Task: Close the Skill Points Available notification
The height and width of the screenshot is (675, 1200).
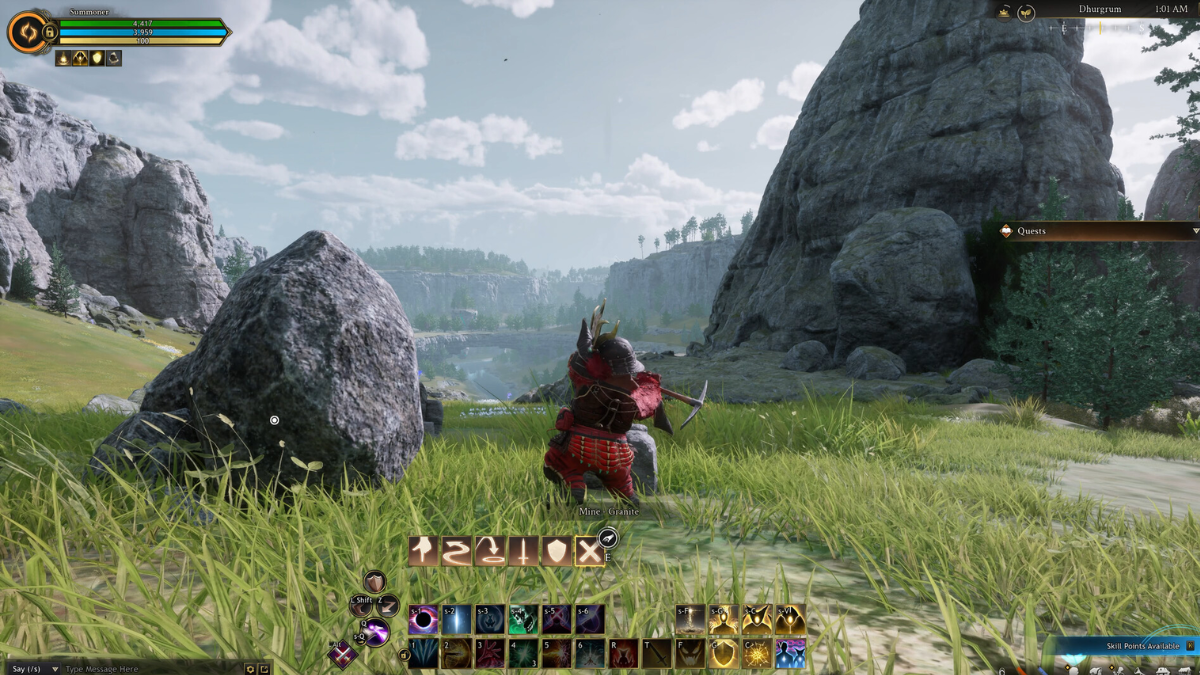Action: (x=1190, y=646)
